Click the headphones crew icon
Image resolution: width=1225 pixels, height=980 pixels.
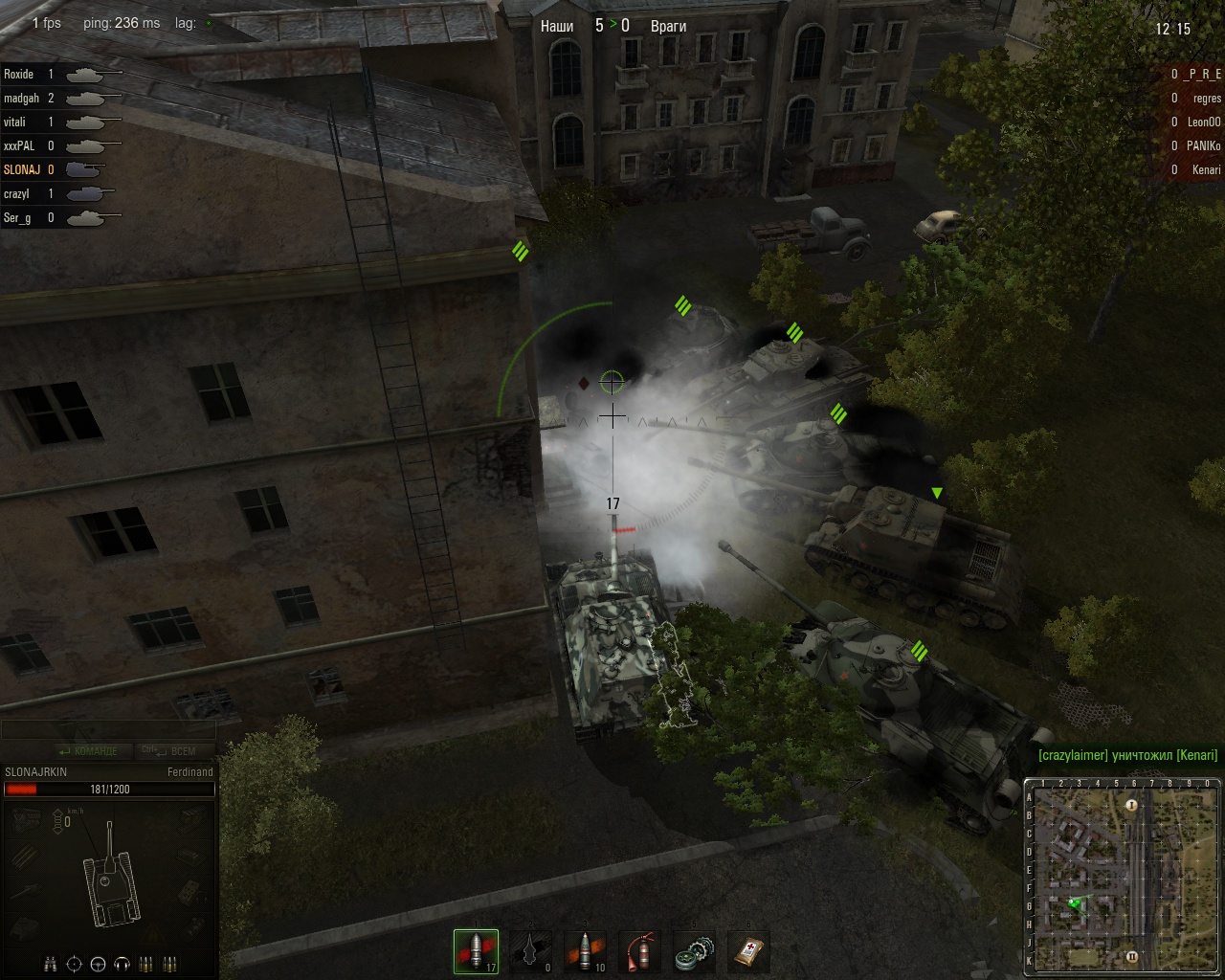point(122,964)
